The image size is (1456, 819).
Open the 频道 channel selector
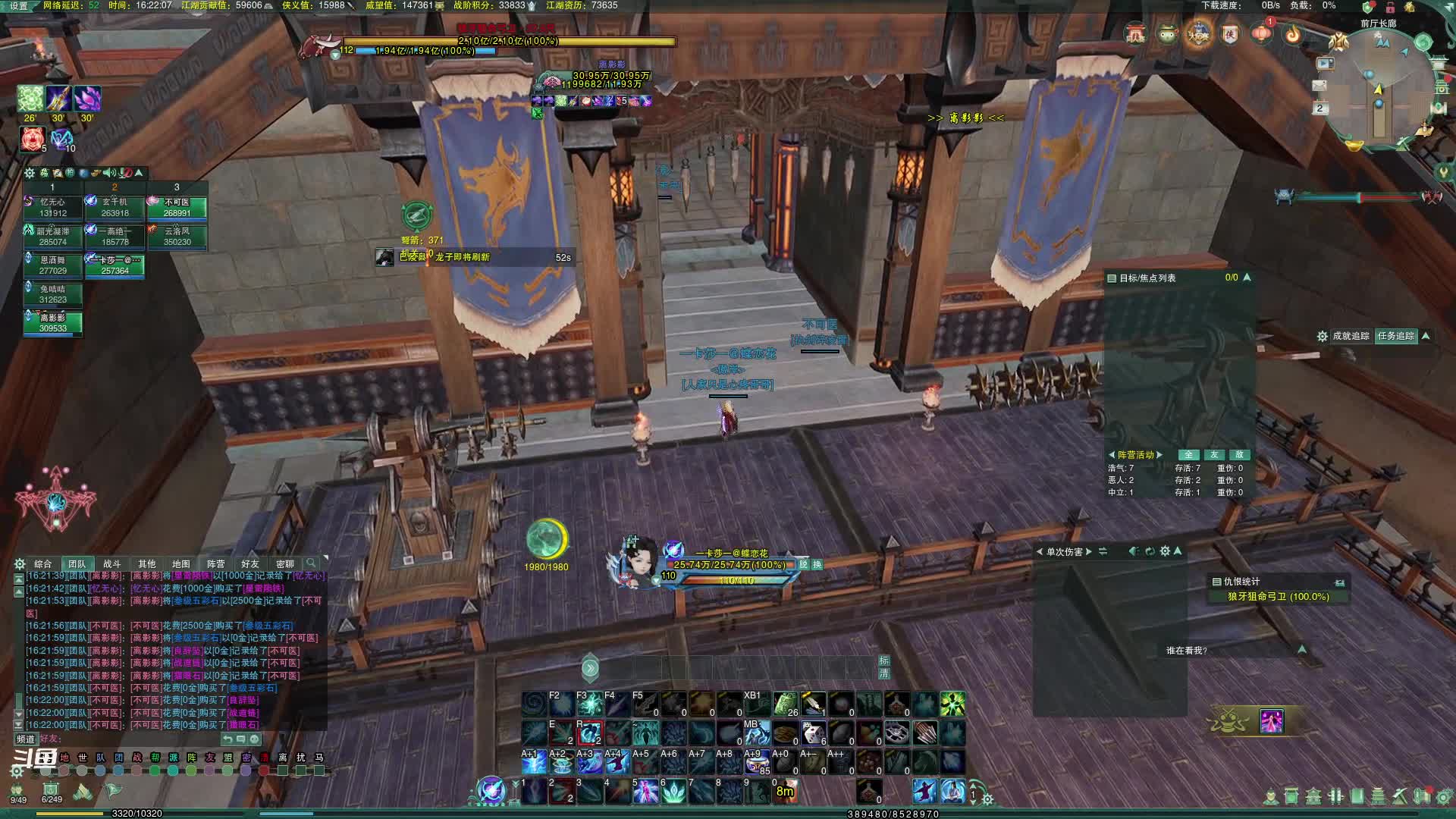(x=26, y=739)
